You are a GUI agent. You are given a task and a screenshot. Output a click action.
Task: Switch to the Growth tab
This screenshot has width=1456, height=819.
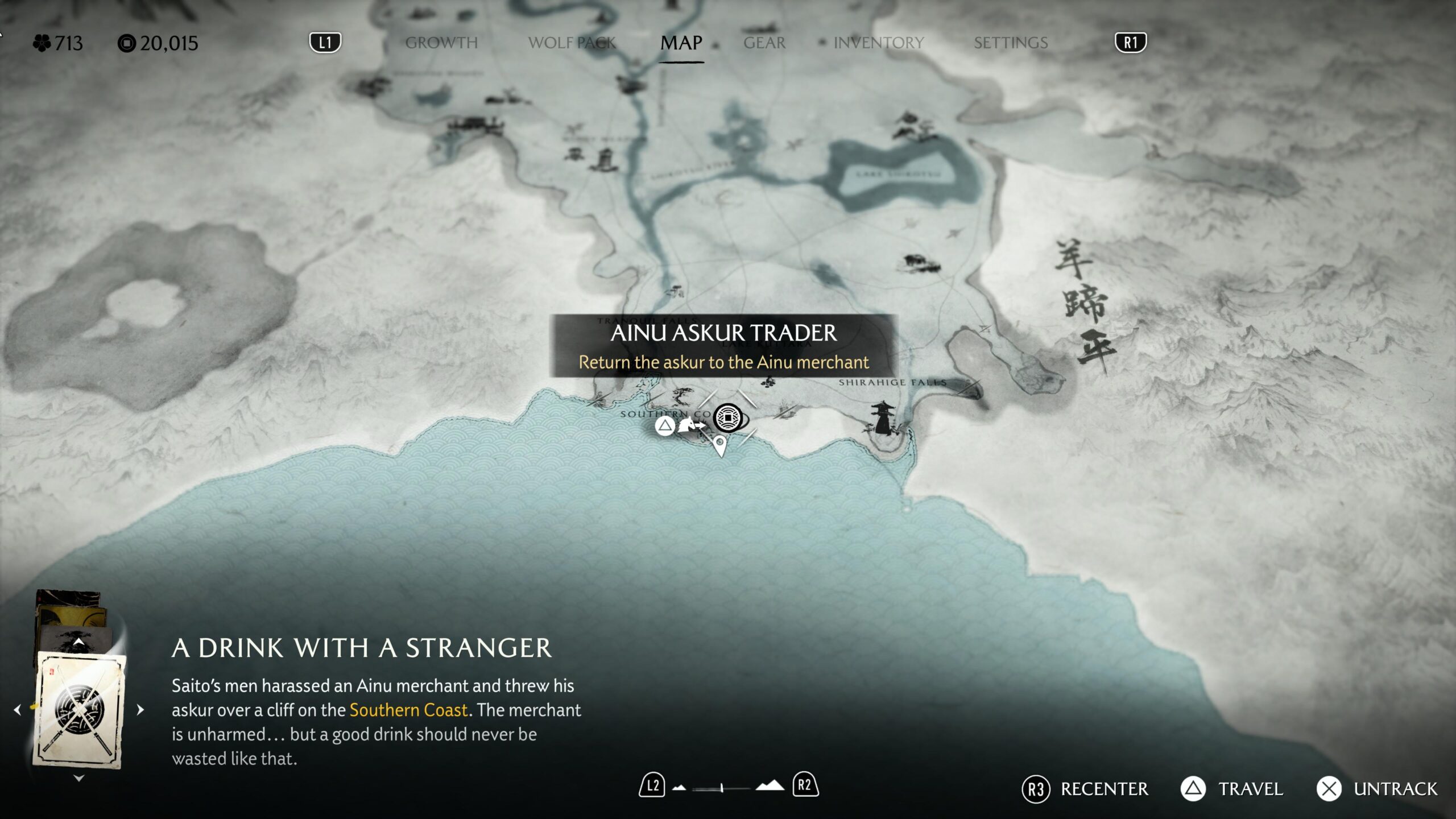pos(441,43)
